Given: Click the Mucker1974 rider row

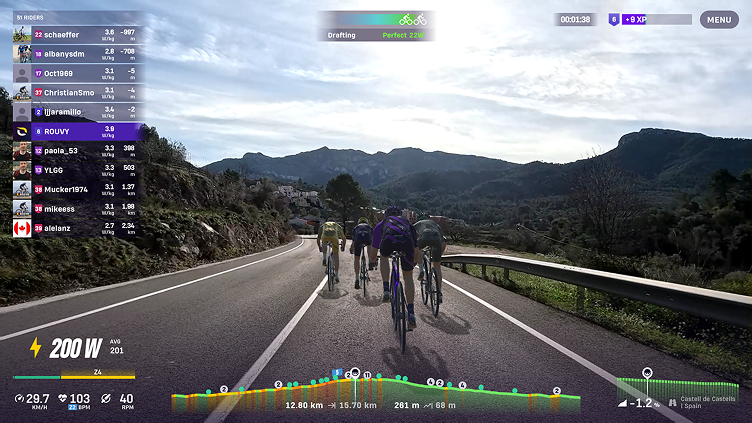Looking at the screenshot, I should [76, 189].
